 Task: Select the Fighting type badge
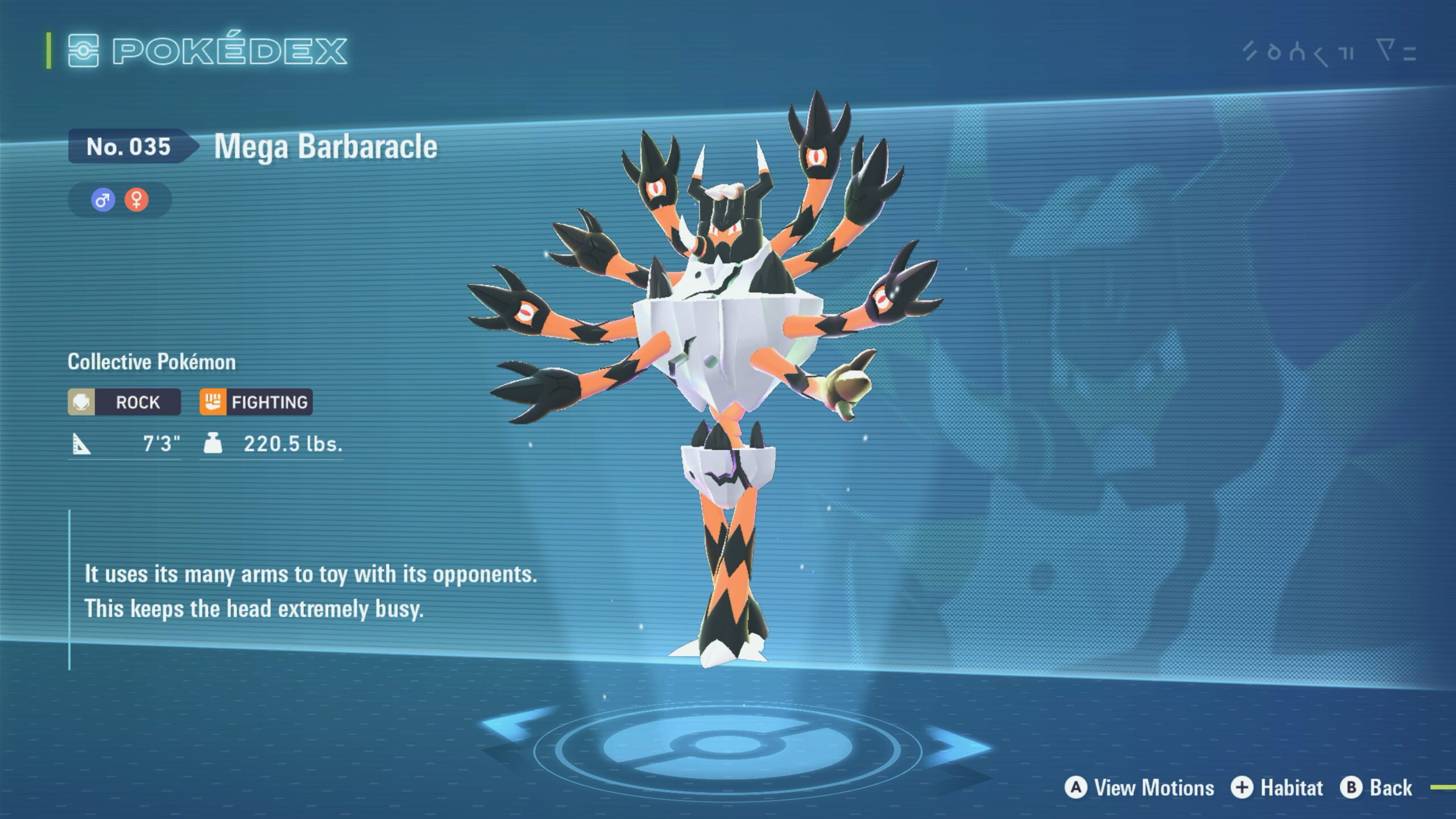pos(256,402)
